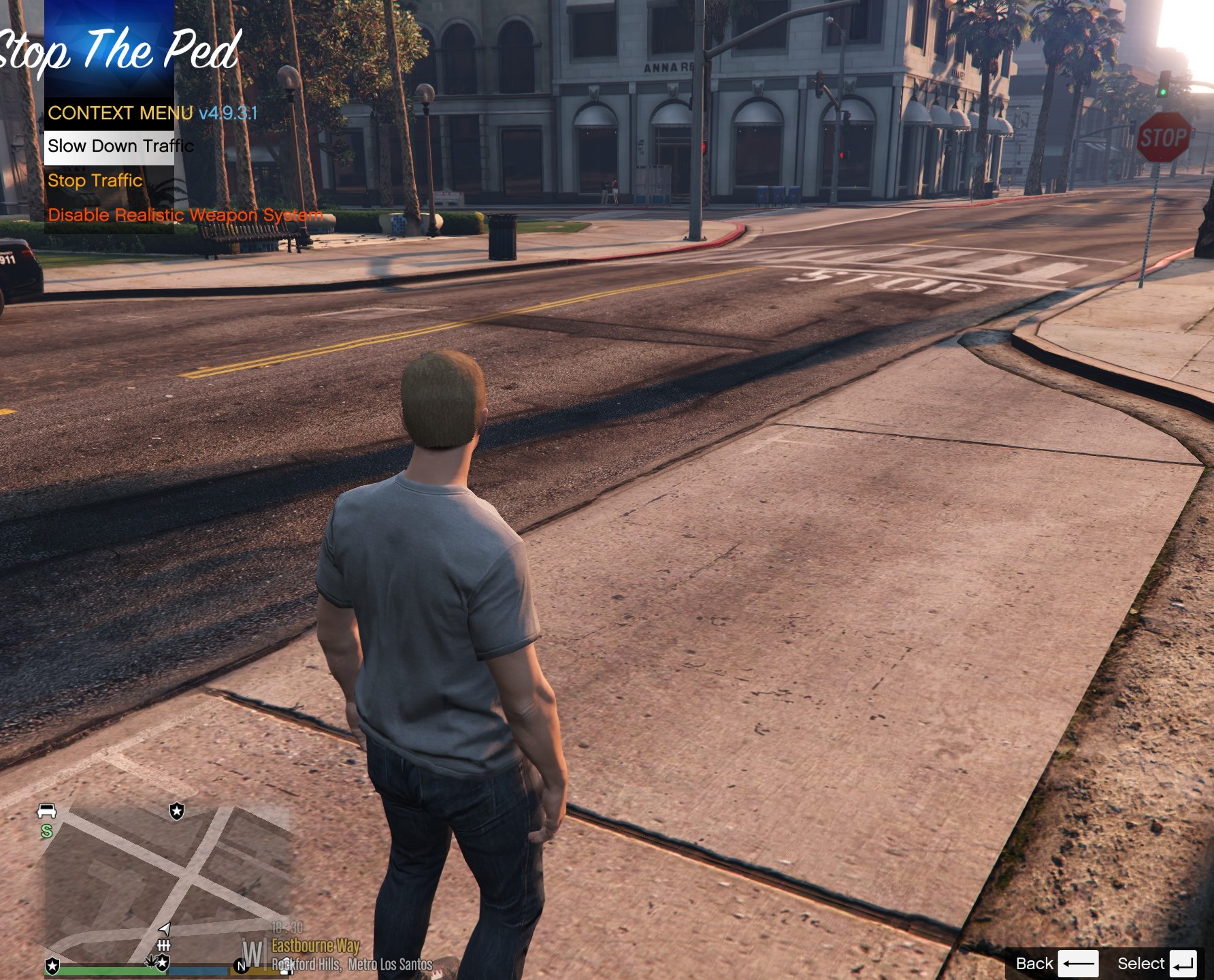Choose the Stop Traffic option
Screen dimensions: 1214x980
(x=95, y=181)
